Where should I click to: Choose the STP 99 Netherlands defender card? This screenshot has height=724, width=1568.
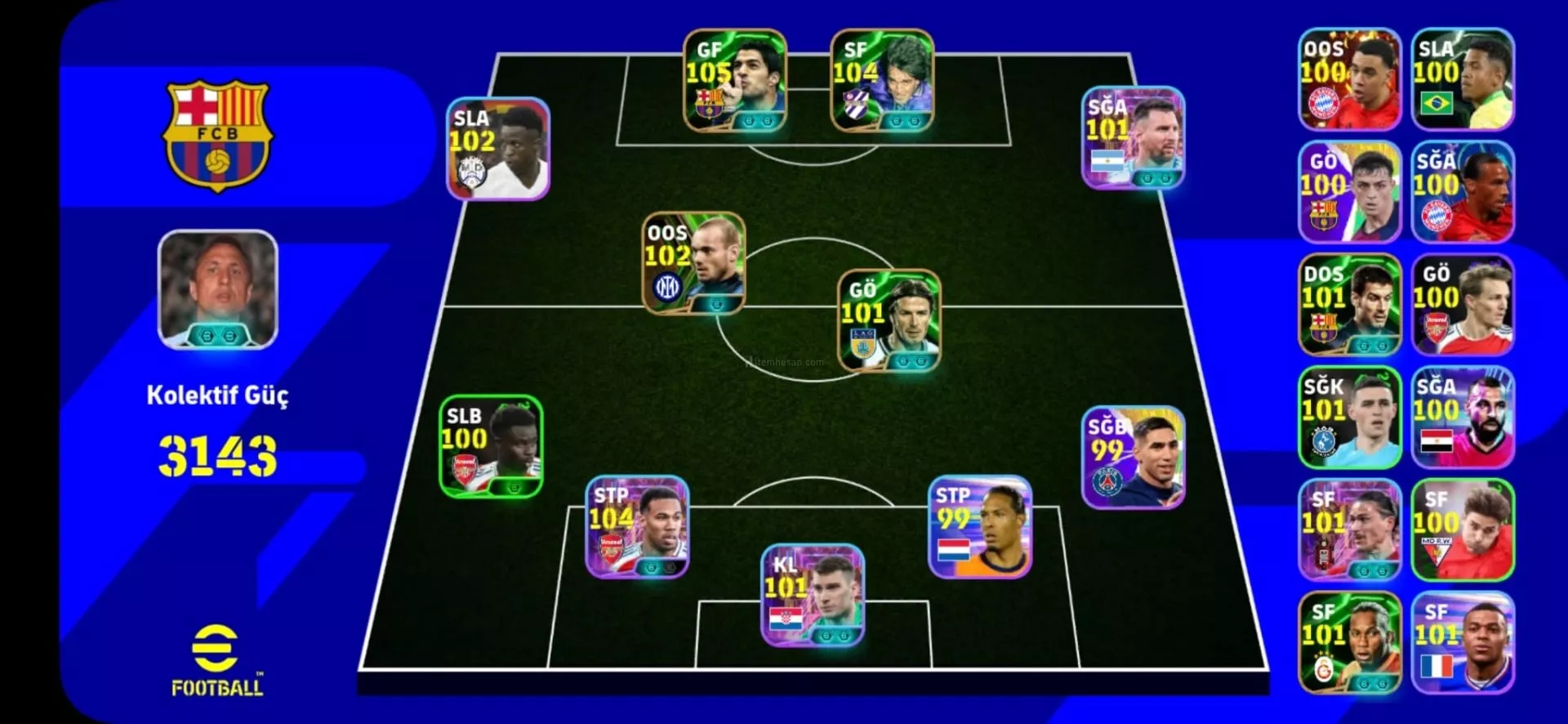click(x=980, y=527)
